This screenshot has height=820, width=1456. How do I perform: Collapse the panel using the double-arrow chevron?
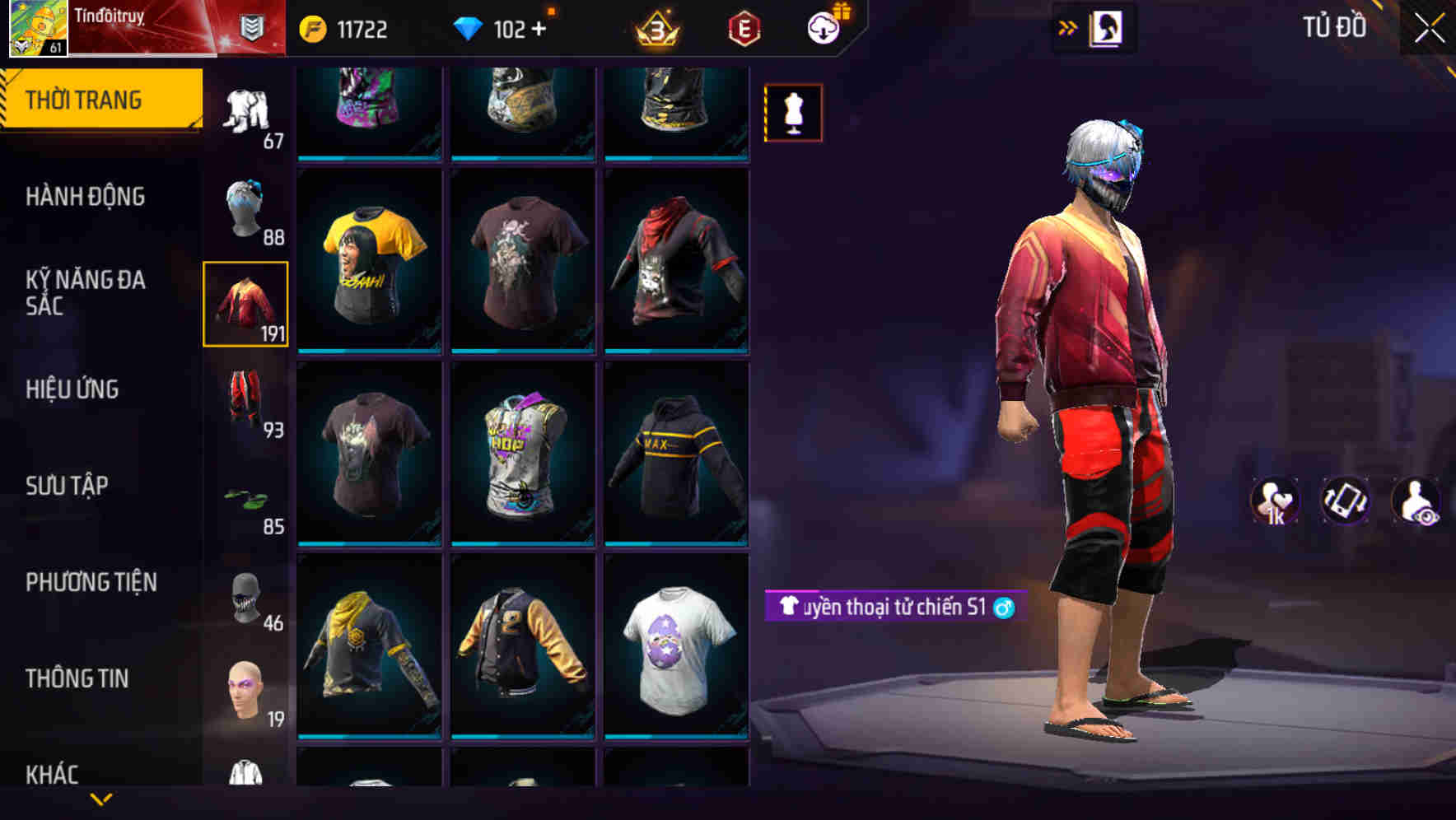(x=1066, y=26)
